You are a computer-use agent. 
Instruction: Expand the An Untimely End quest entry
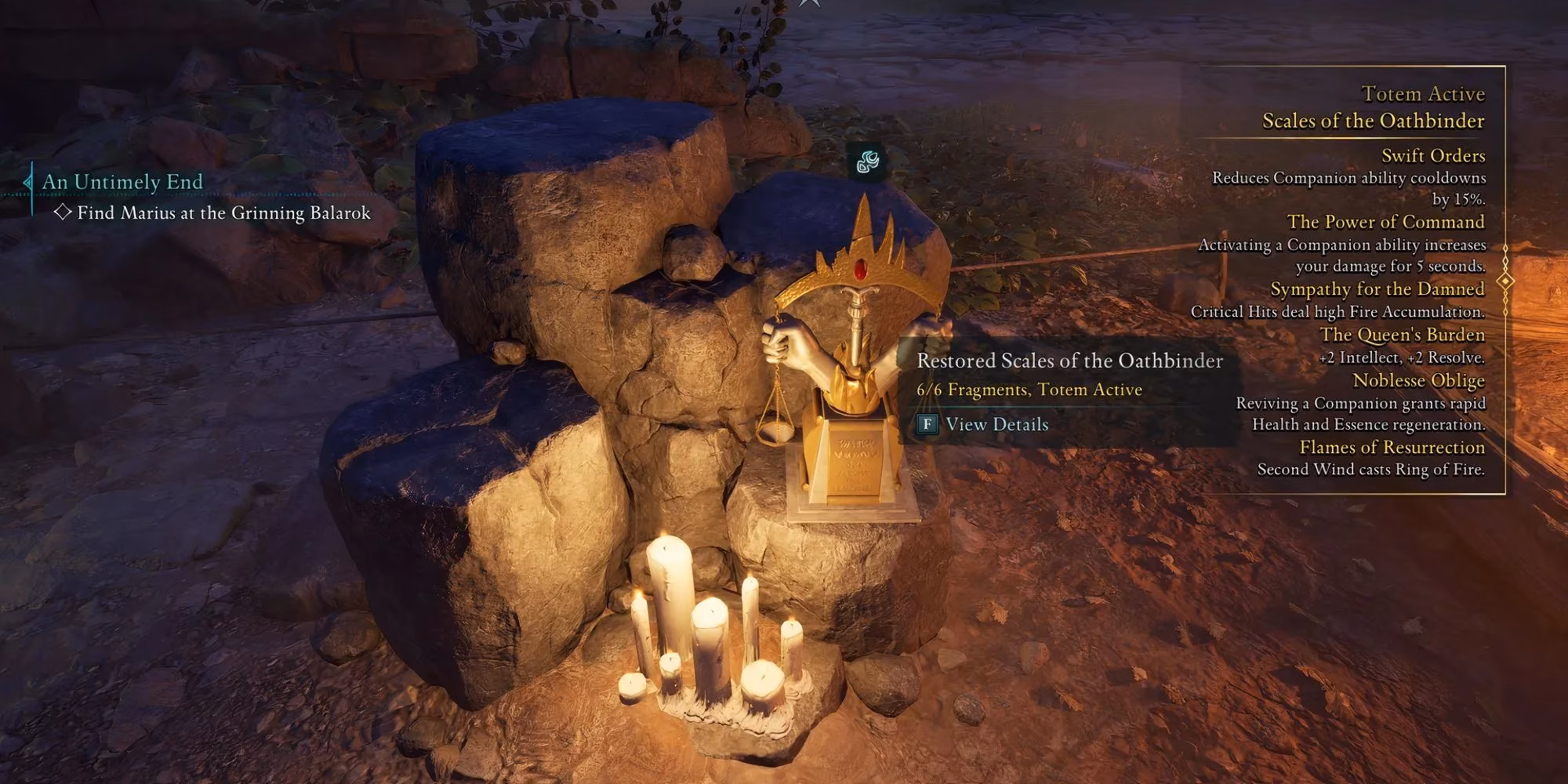(x=122, y=181)
